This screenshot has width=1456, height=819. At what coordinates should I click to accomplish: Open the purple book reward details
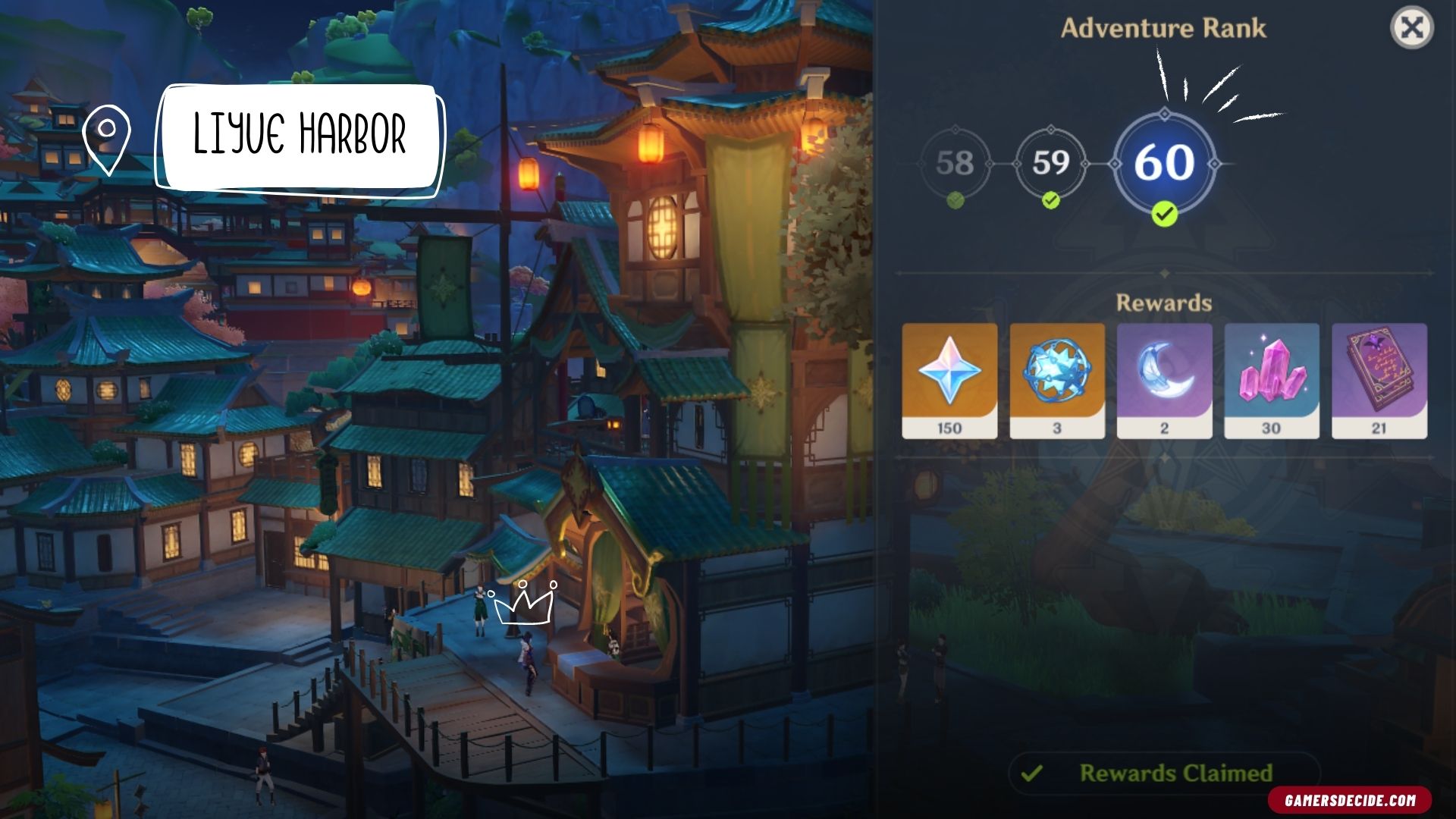click(x=1379, y=381)
